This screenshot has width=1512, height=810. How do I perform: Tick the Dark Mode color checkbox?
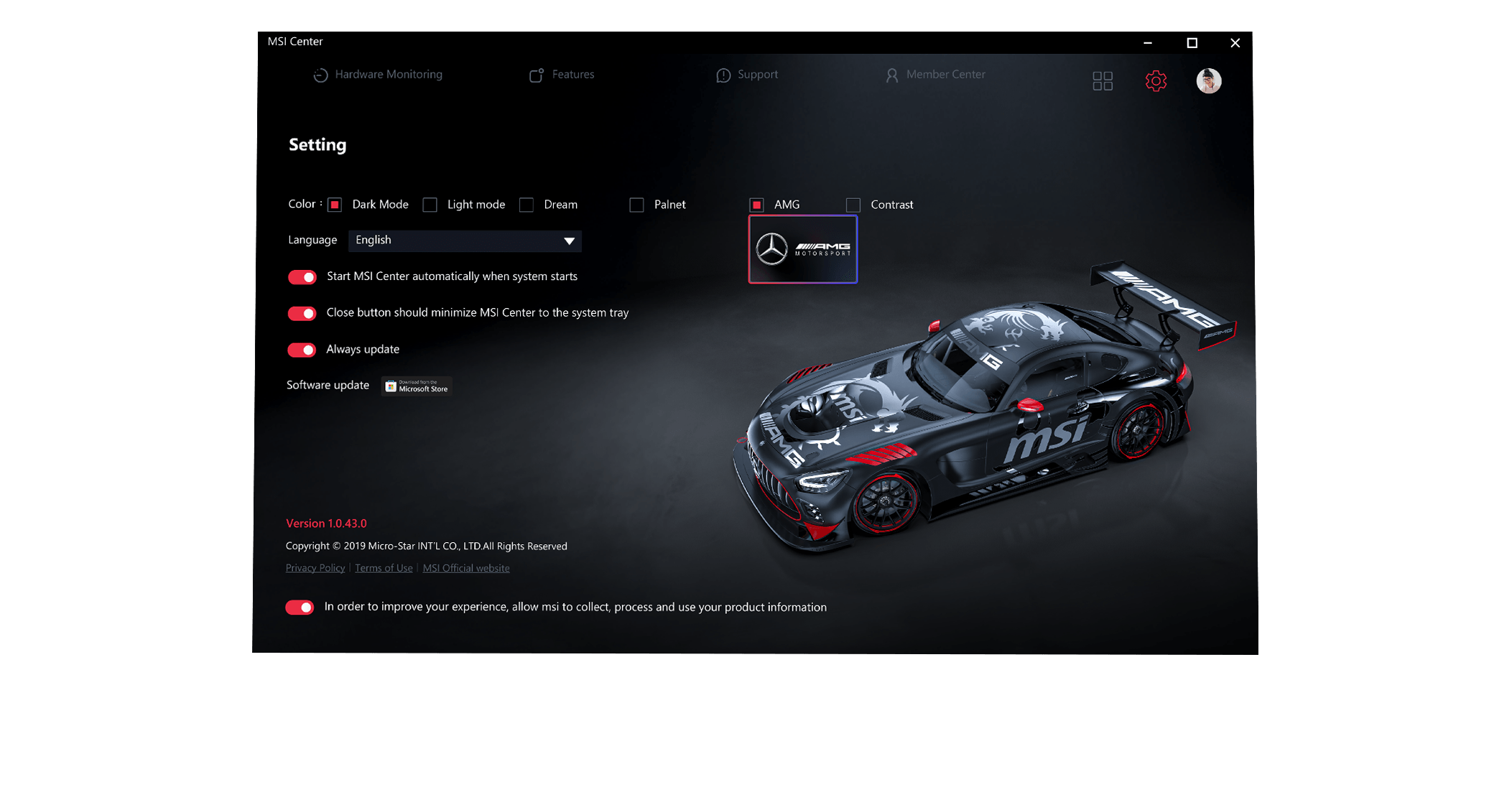click(335, 205)
